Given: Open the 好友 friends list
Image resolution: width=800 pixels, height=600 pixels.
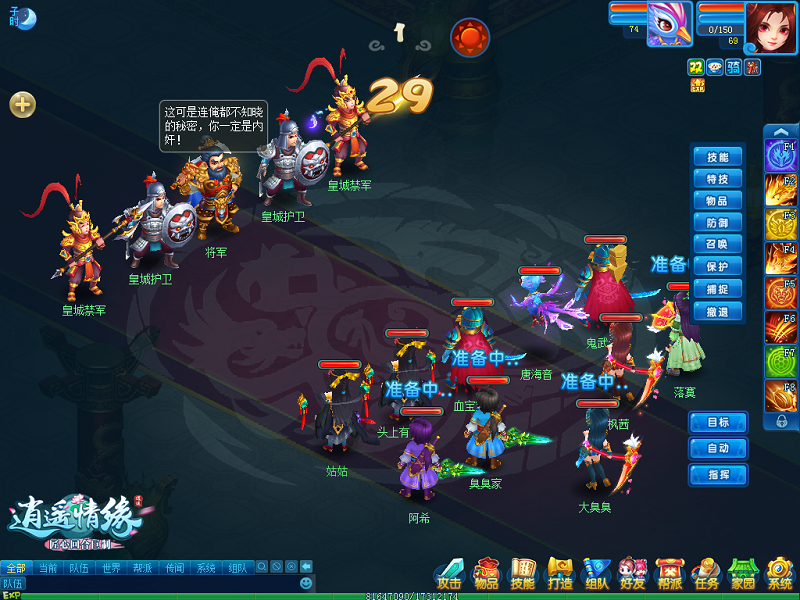Looking at the screenshot, I should (x=633, y=573).
